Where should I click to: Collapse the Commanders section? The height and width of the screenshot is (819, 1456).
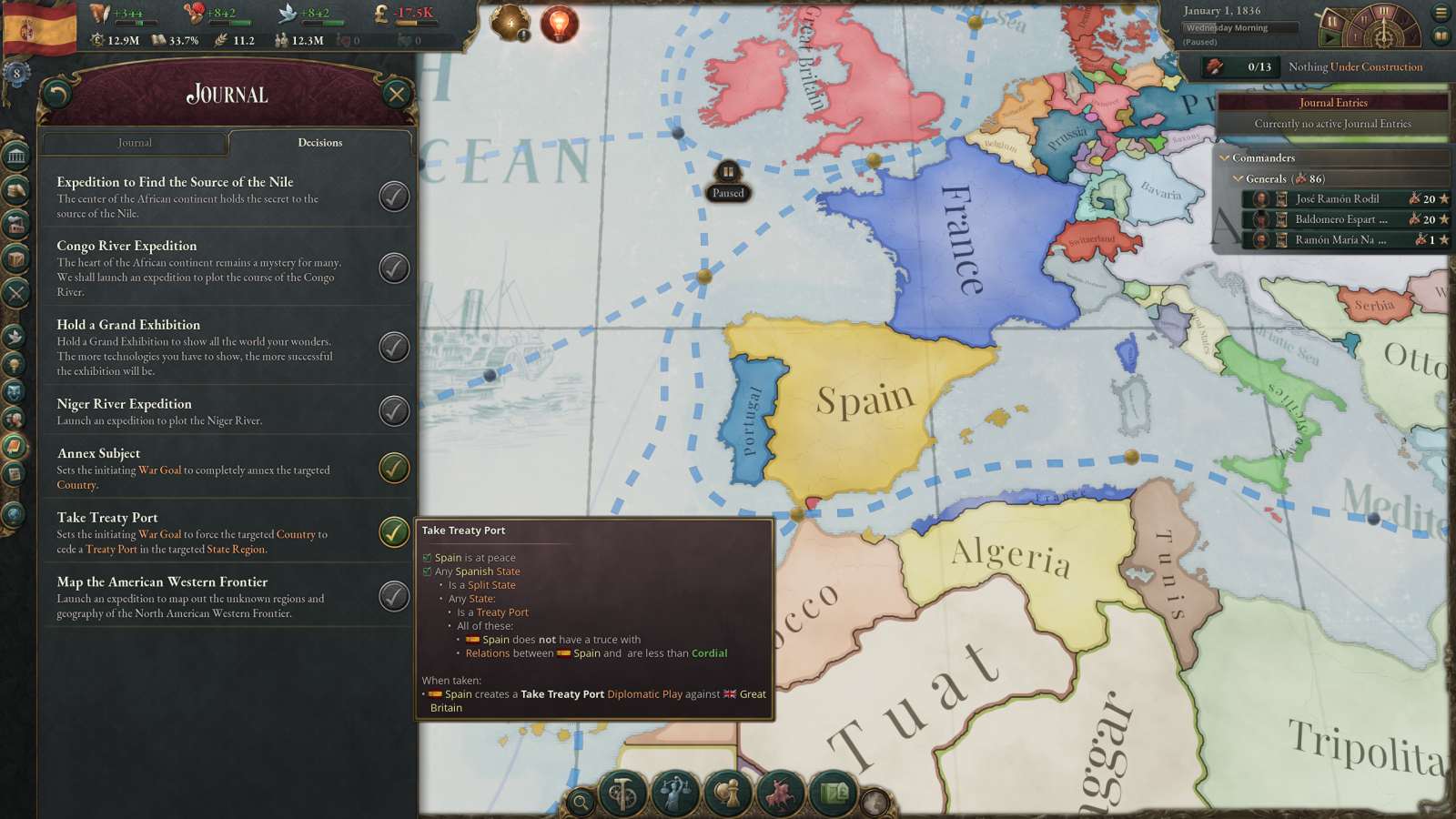point(1225,158)
